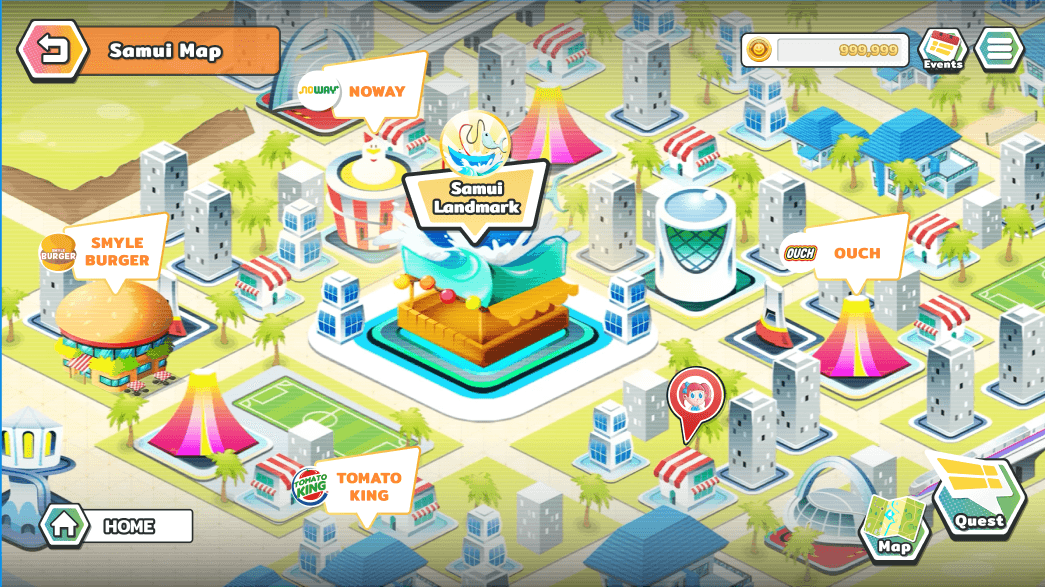Click the gold coin balance icon
Viewport: 1045px width, 587px height.
(758, 50)
